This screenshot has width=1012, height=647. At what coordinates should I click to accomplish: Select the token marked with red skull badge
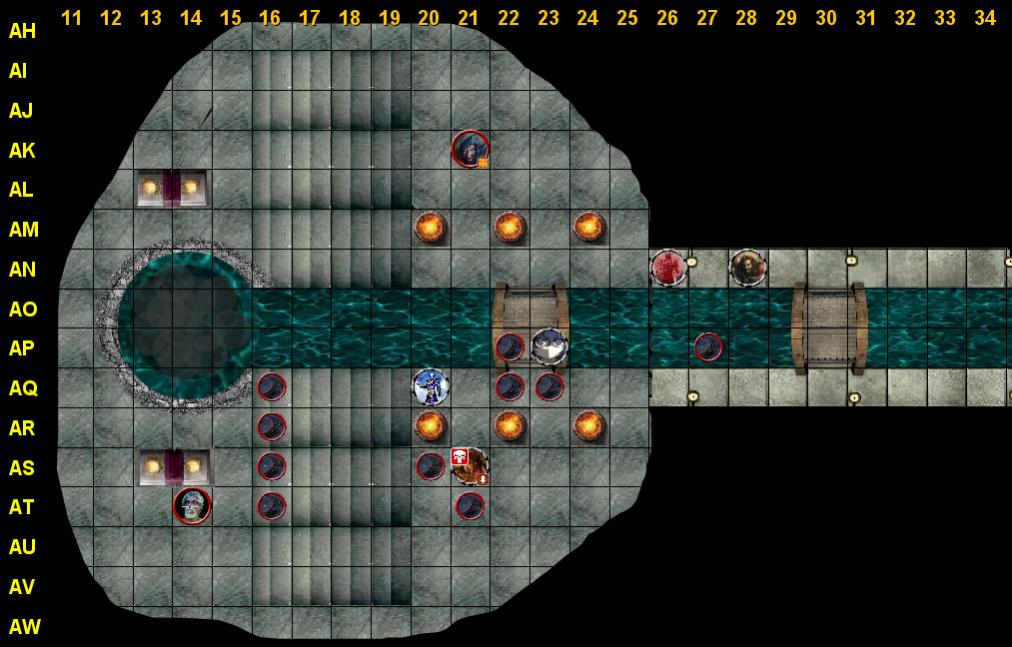point(471,466)
